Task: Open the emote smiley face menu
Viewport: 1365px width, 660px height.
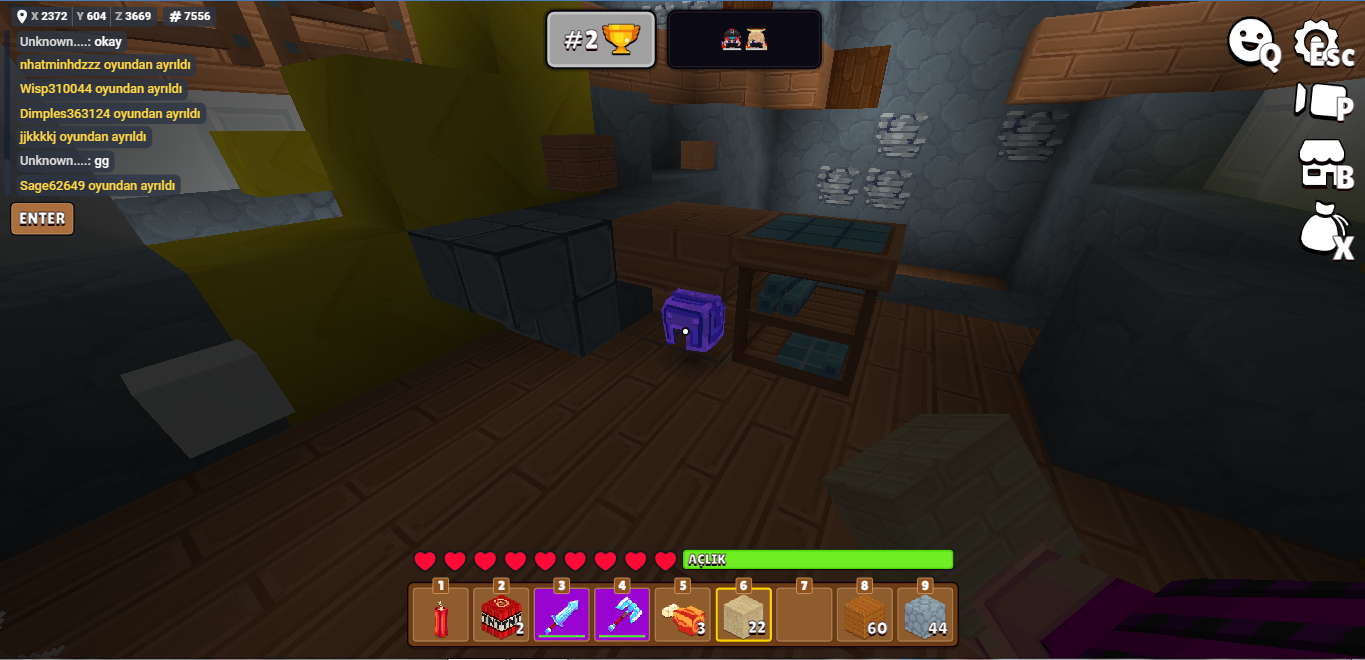Action: (x=1251, y=44)
